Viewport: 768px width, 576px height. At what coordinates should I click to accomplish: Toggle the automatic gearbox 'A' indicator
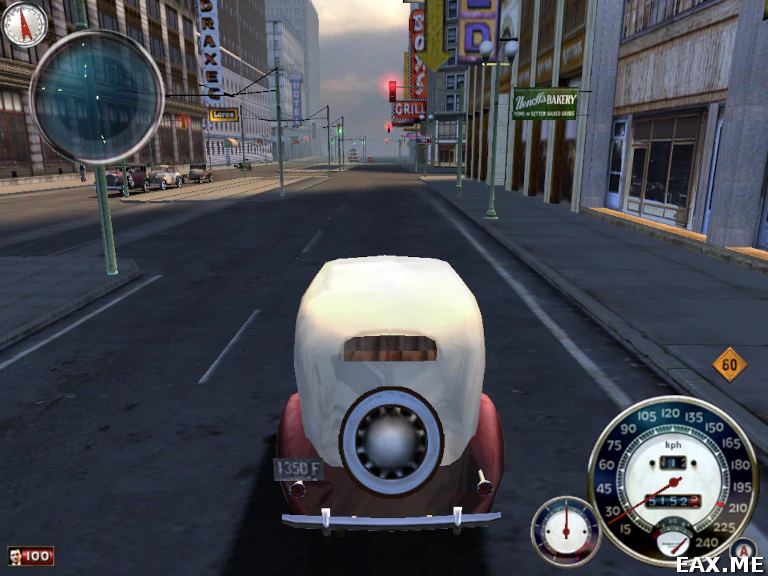pyautogui.click(x=742, y=549)
